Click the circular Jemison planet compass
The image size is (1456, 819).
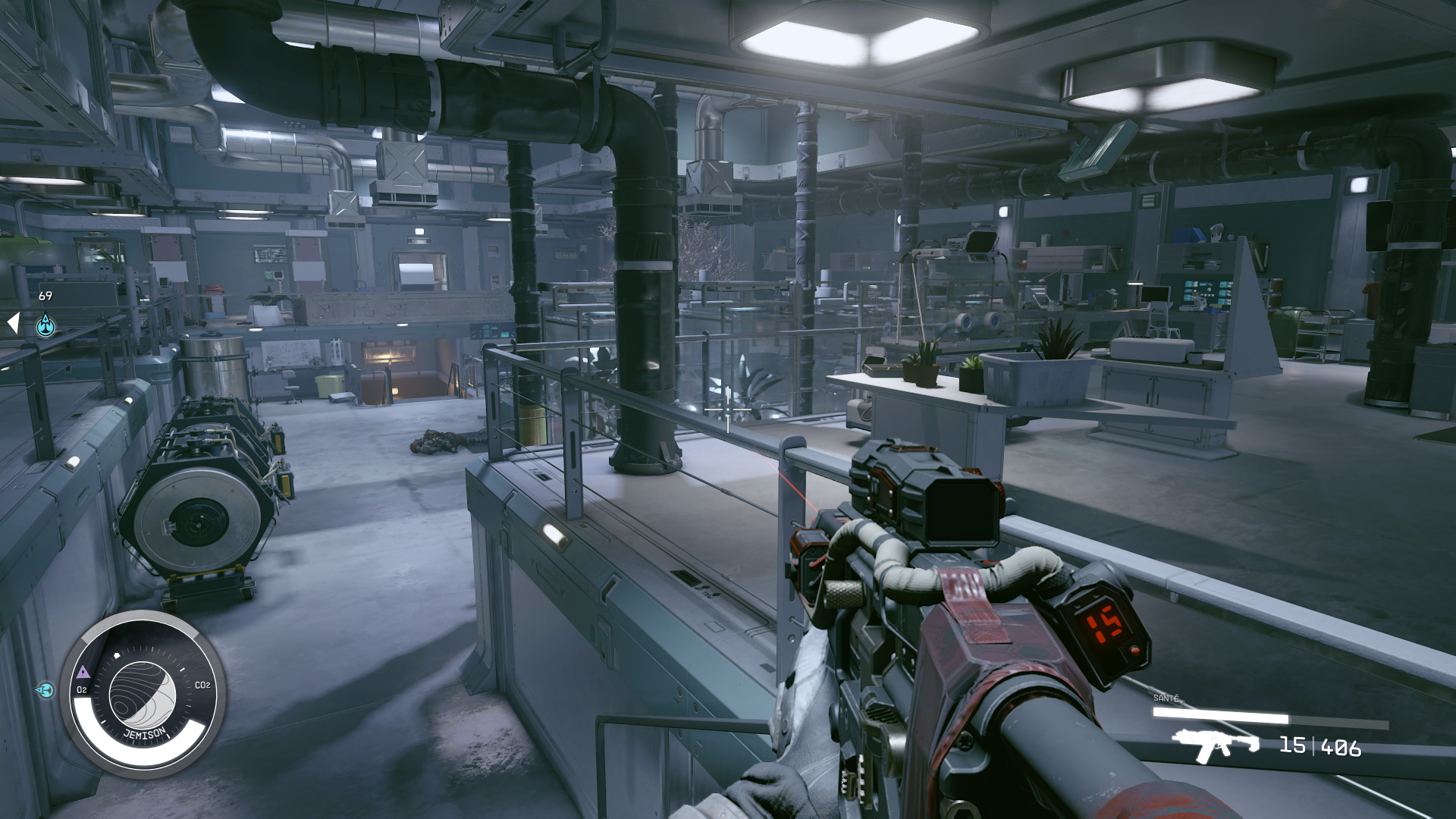143,694
